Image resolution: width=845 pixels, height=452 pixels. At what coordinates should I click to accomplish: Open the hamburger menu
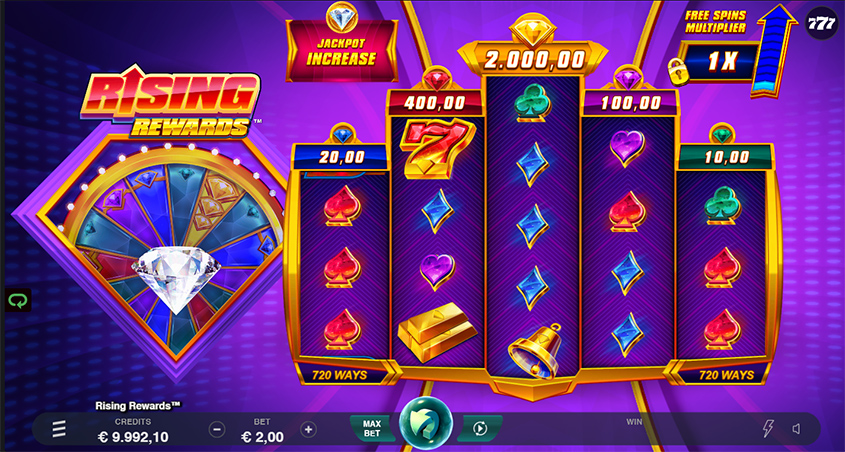[59, 429]
